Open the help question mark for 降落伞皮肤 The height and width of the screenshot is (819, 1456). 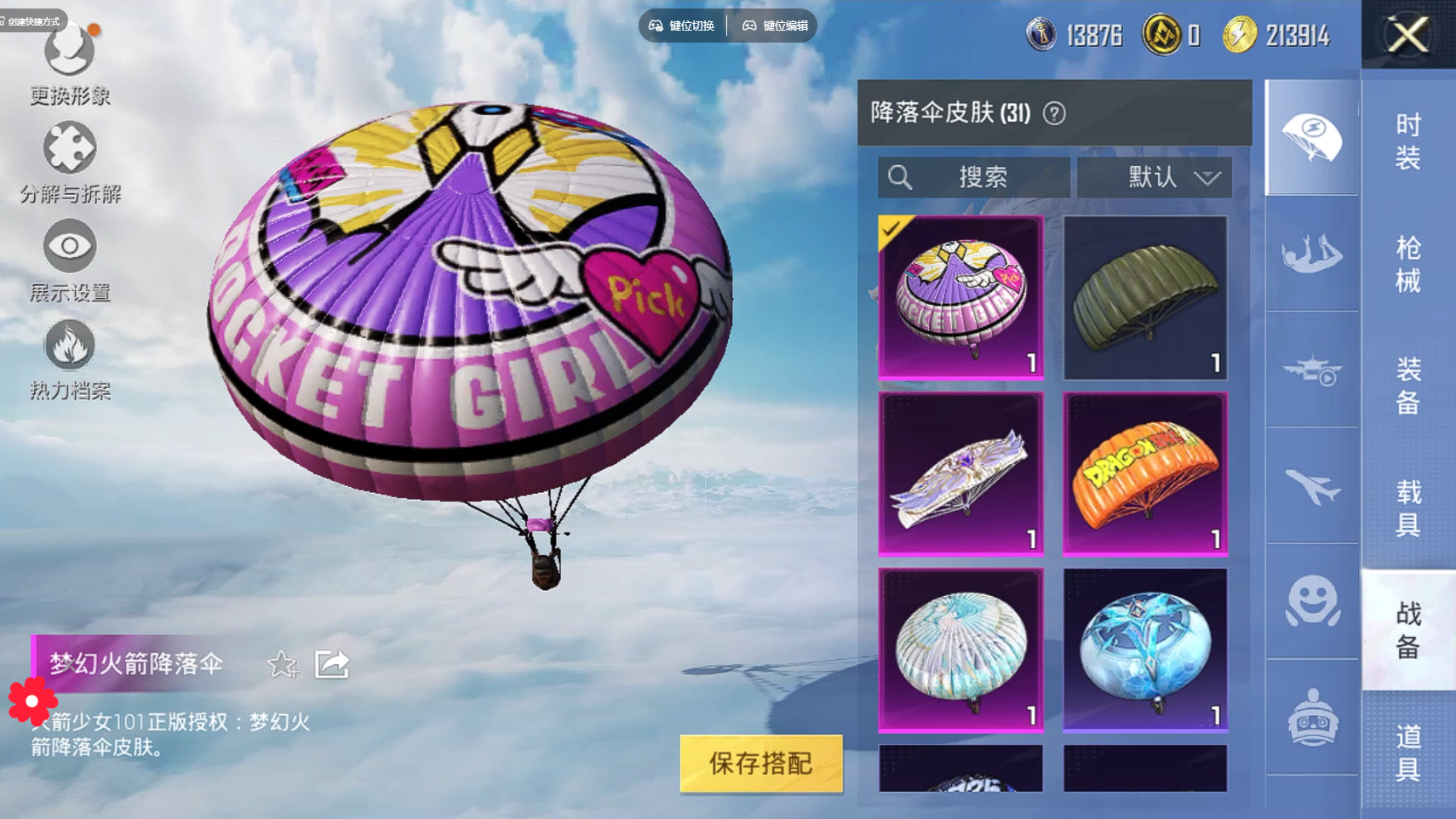click(1054, 113)
